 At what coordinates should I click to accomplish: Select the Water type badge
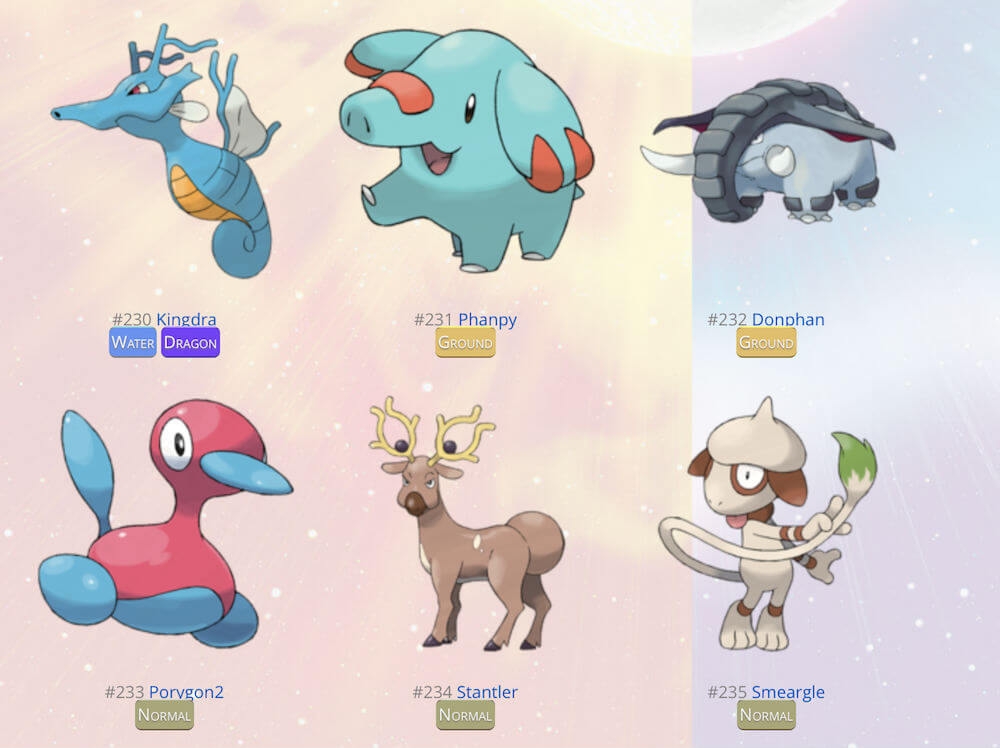[x=133, y=343]
